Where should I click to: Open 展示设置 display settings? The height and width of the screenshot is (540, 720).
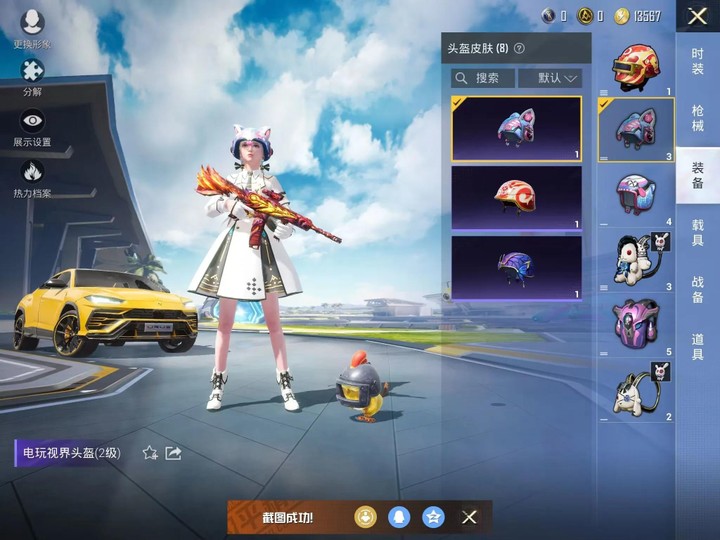32,126
